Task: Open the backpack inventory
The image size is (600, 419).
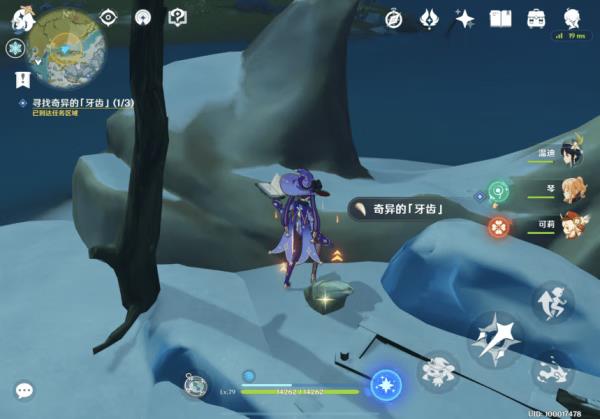Action: pyautogui.click(x=536, y=18)
